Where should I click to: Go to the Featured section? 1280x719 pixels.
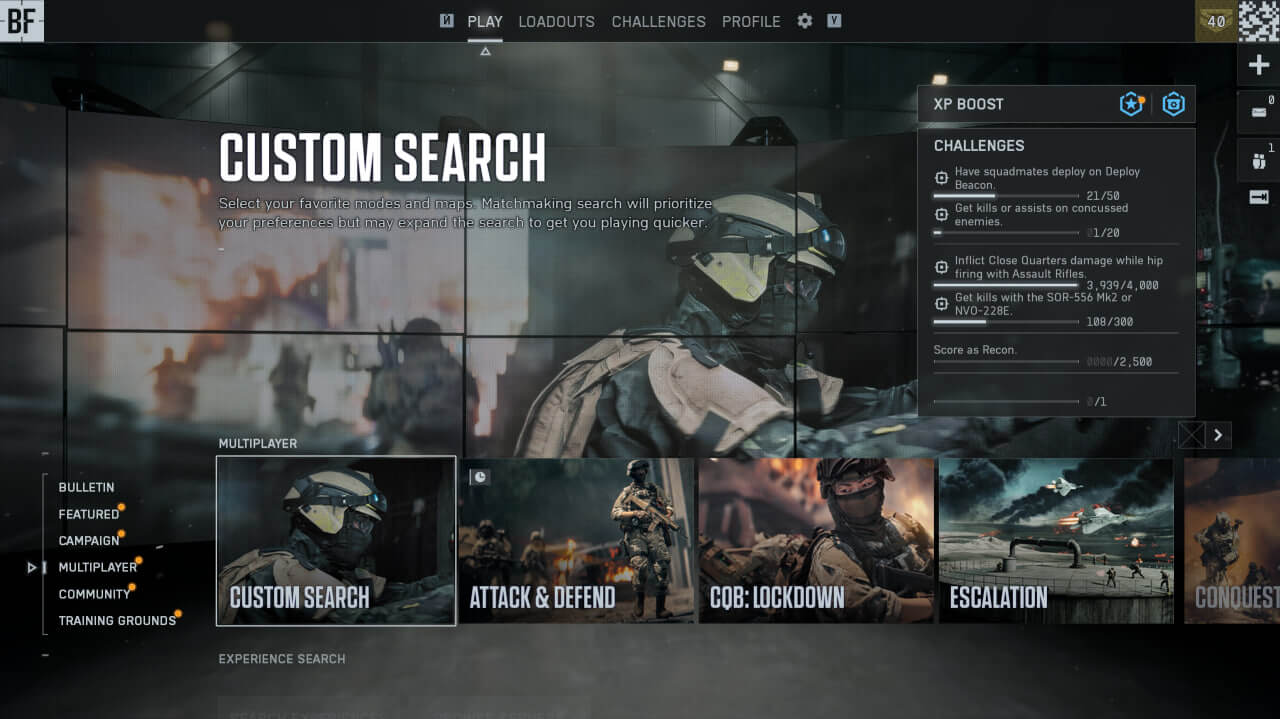[x=89, y=514]
